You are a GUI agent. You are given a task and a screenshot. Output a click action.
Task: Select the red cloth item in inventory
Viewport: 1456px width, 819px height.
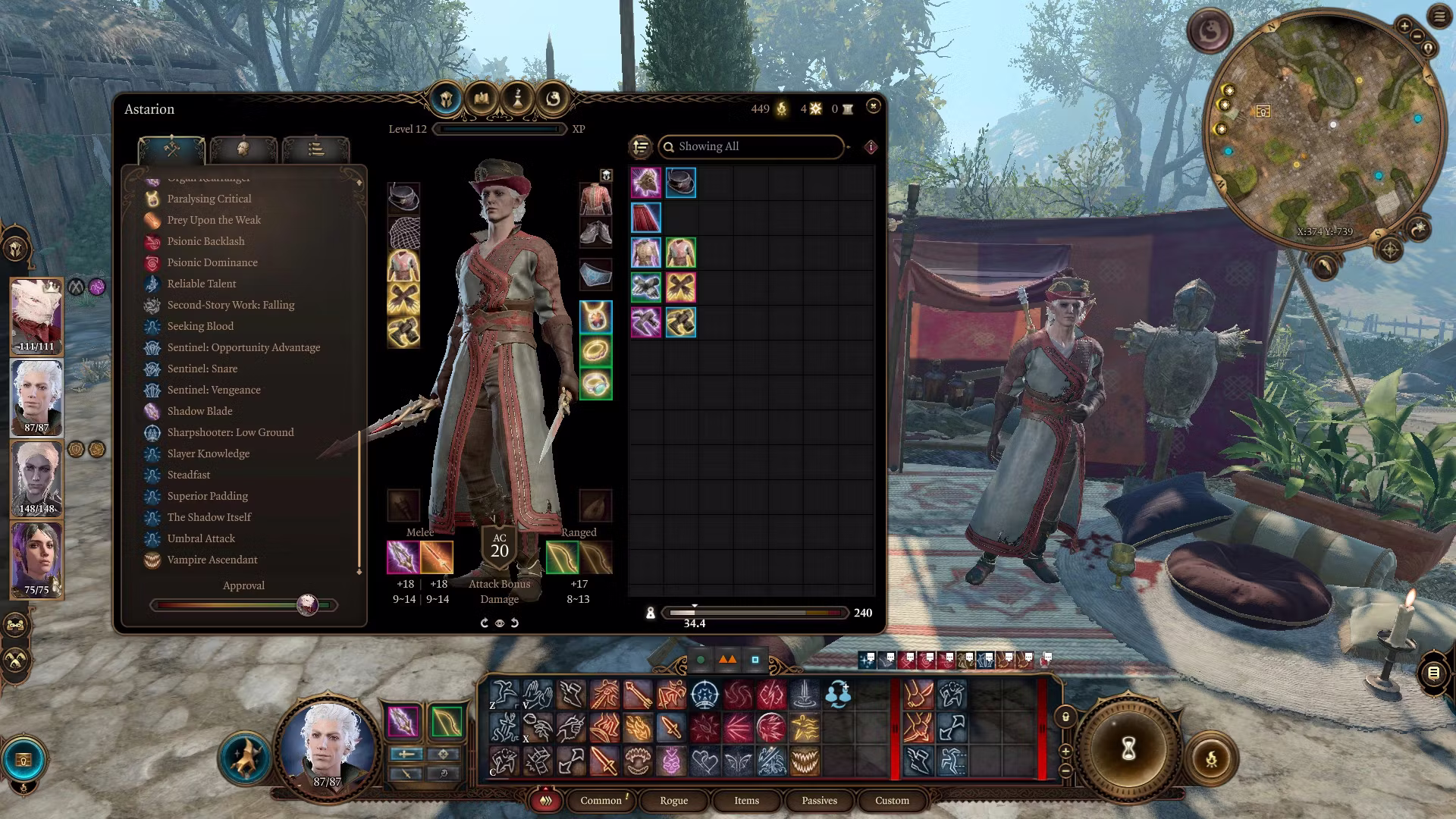[x=646, y=218]
